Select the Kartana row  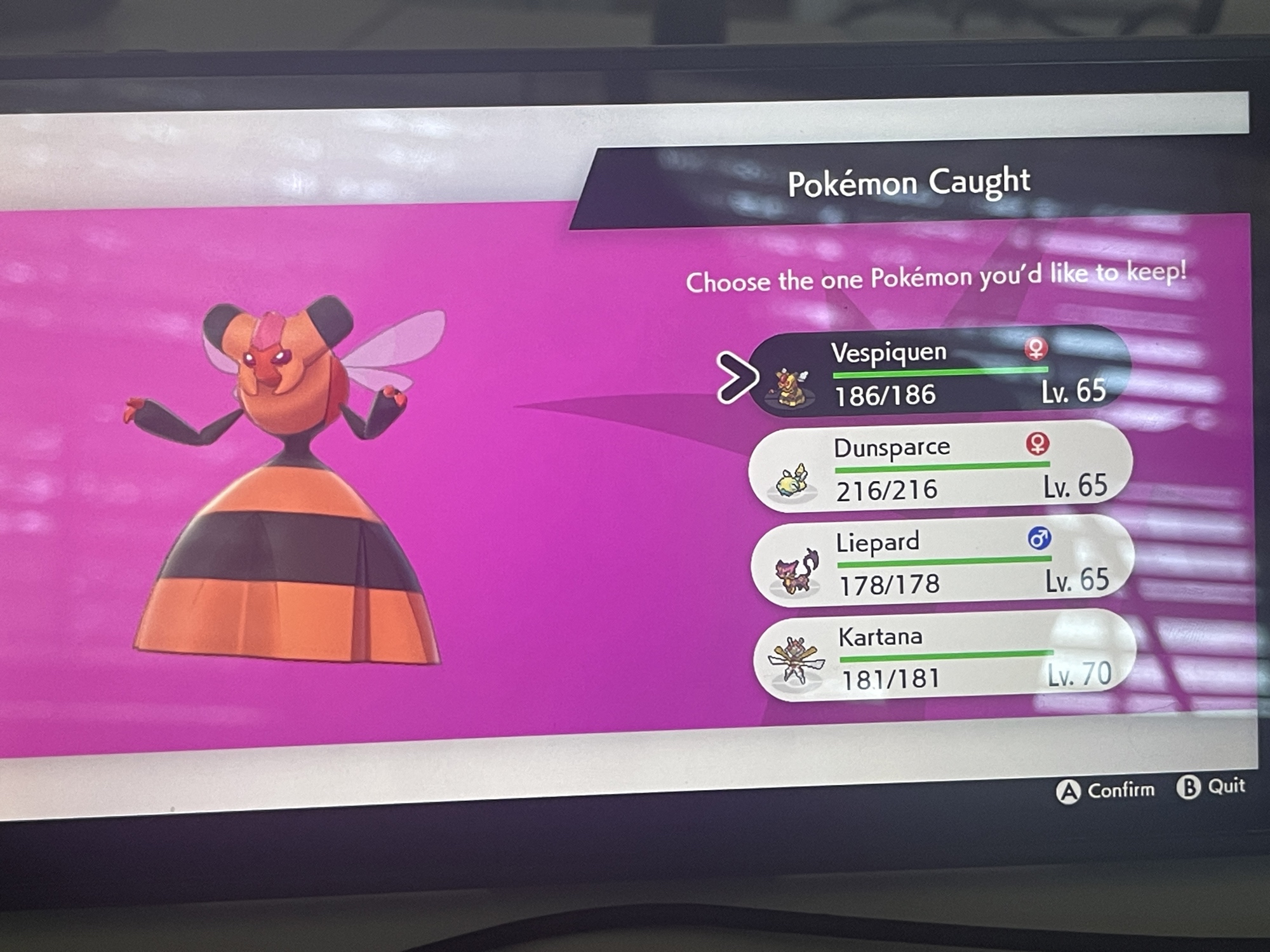click(x=944, y=656)
